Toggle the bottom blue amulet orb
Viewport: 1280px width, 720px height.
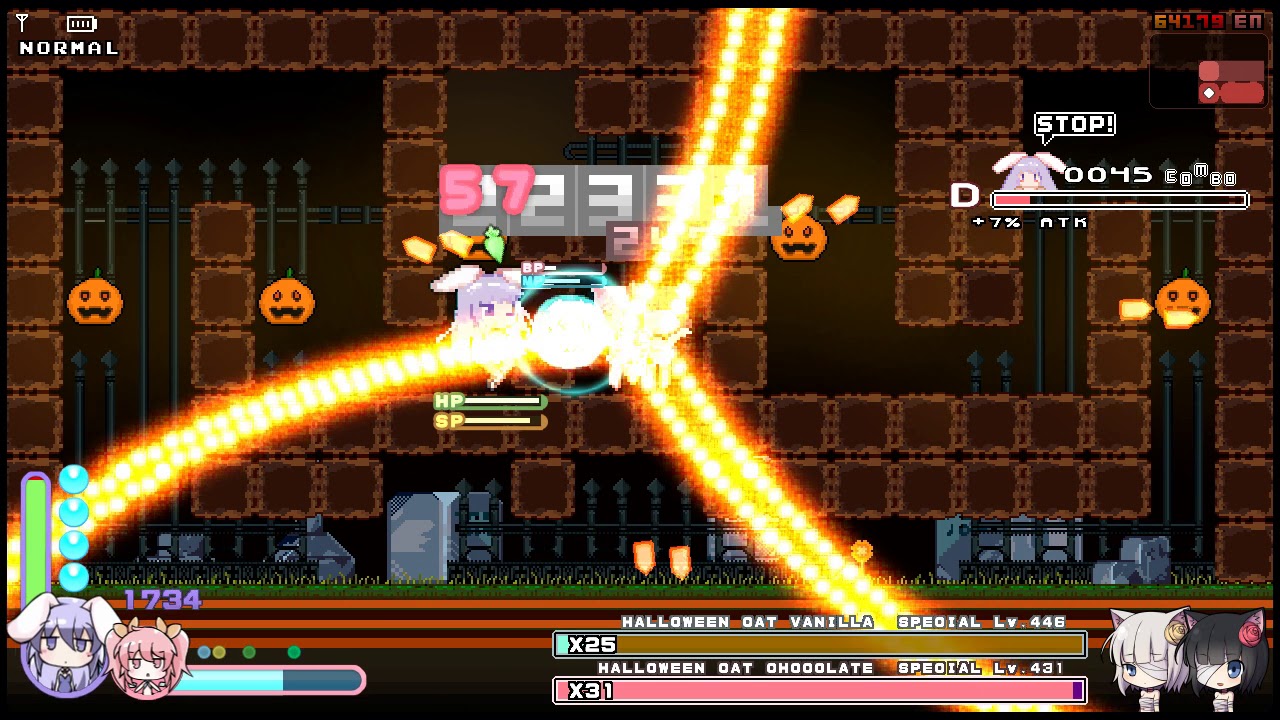72,575
